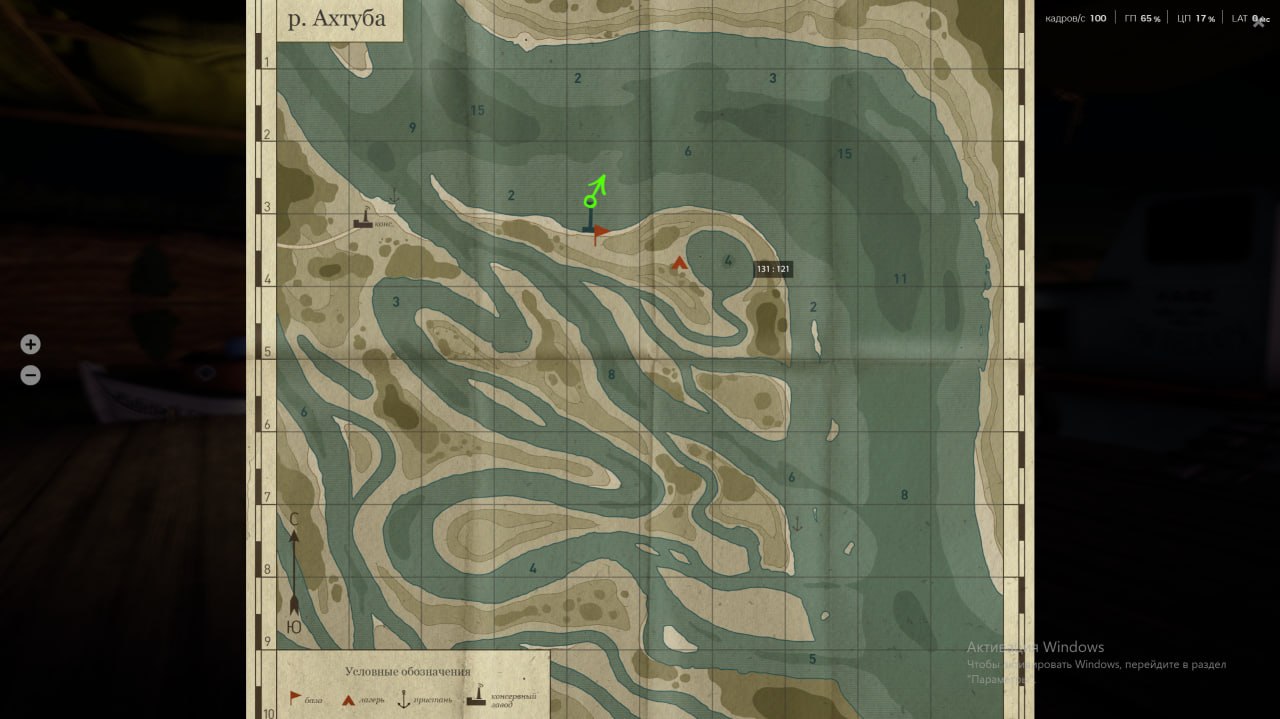Image resolution: width=1280 pixels, height=719 pixels.
Task: Click the red camp triangle marker on the peninsula
Action: tap(679, 263)
